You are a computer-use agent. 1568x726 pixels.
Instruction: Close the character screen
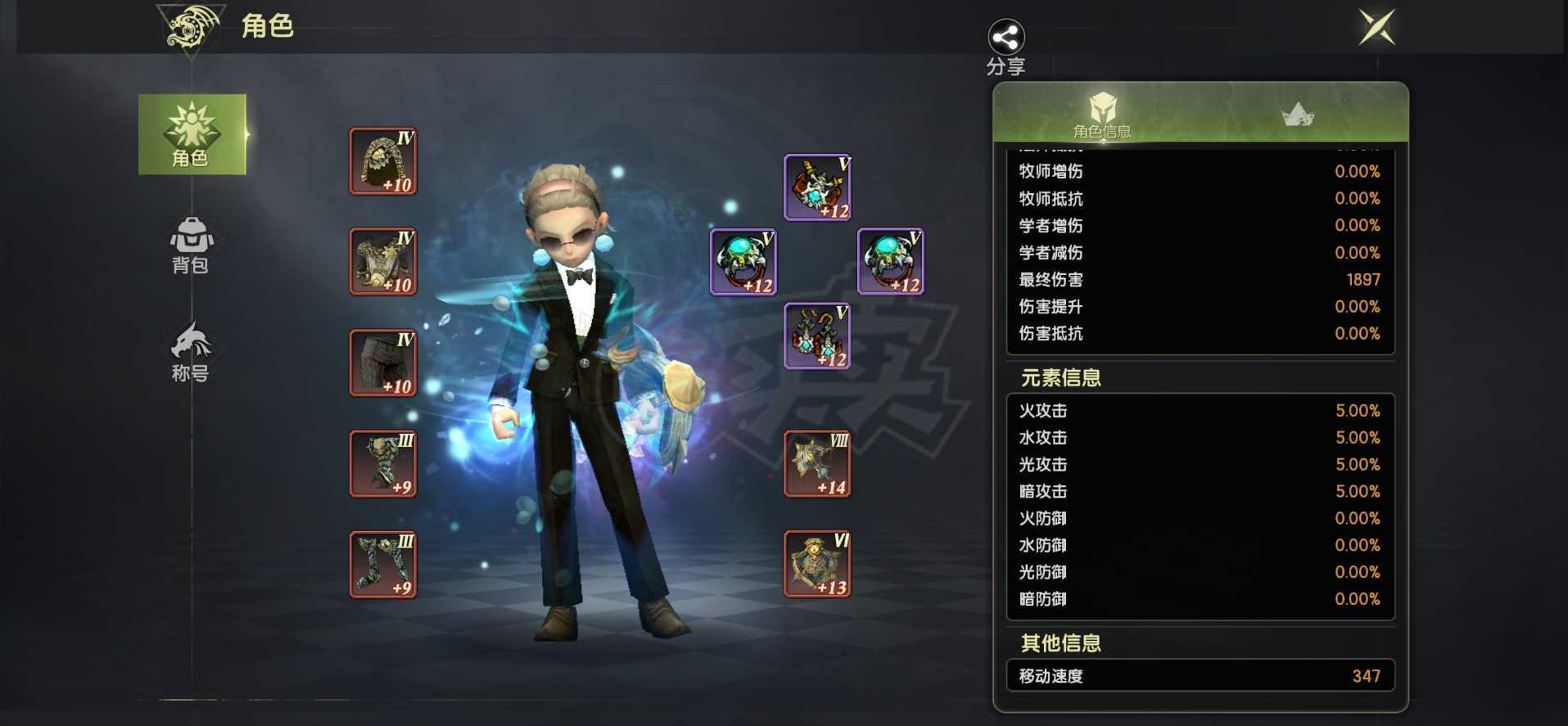pos(1376,27)
